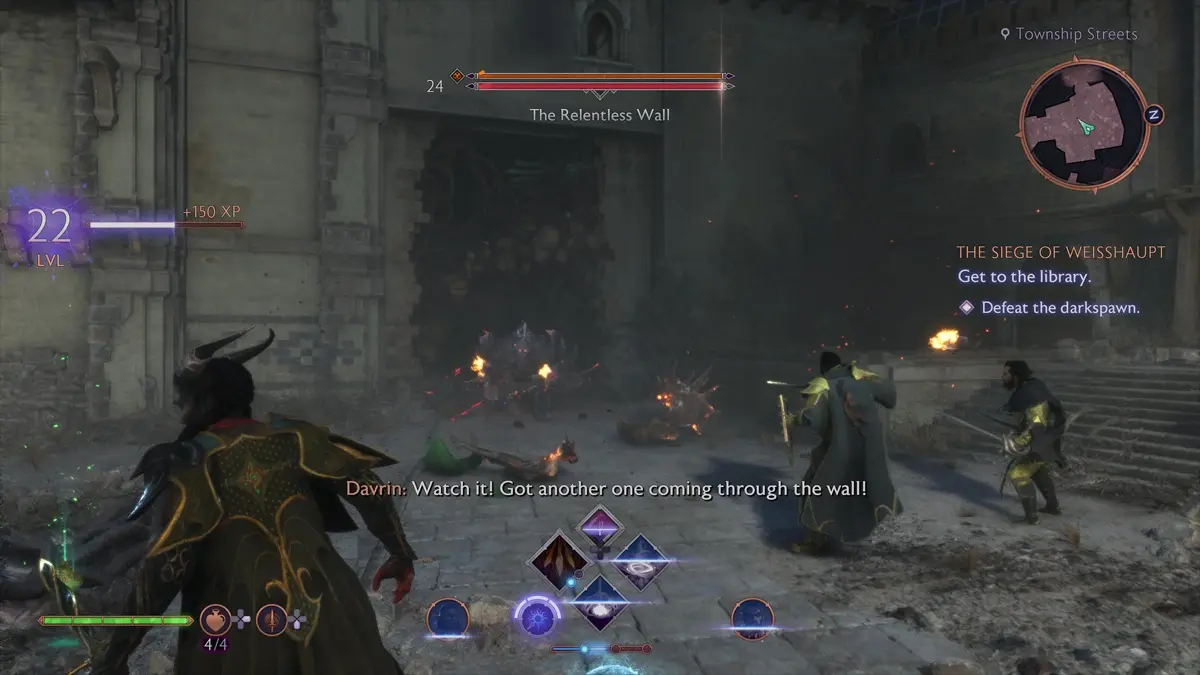1200x675 pixels.
Task: Use the healing potion icon
Action: coord(216,620)
